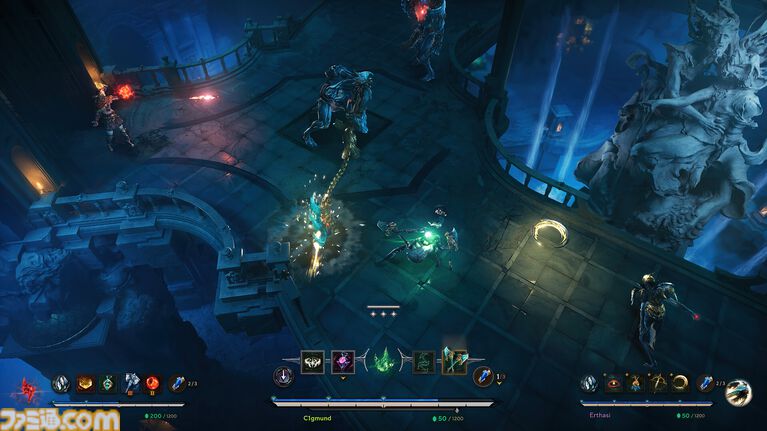The height and width of the screenshot is (431, 767).
Task: Click the left player's blue potion flask
Action: tap(178, 382)
